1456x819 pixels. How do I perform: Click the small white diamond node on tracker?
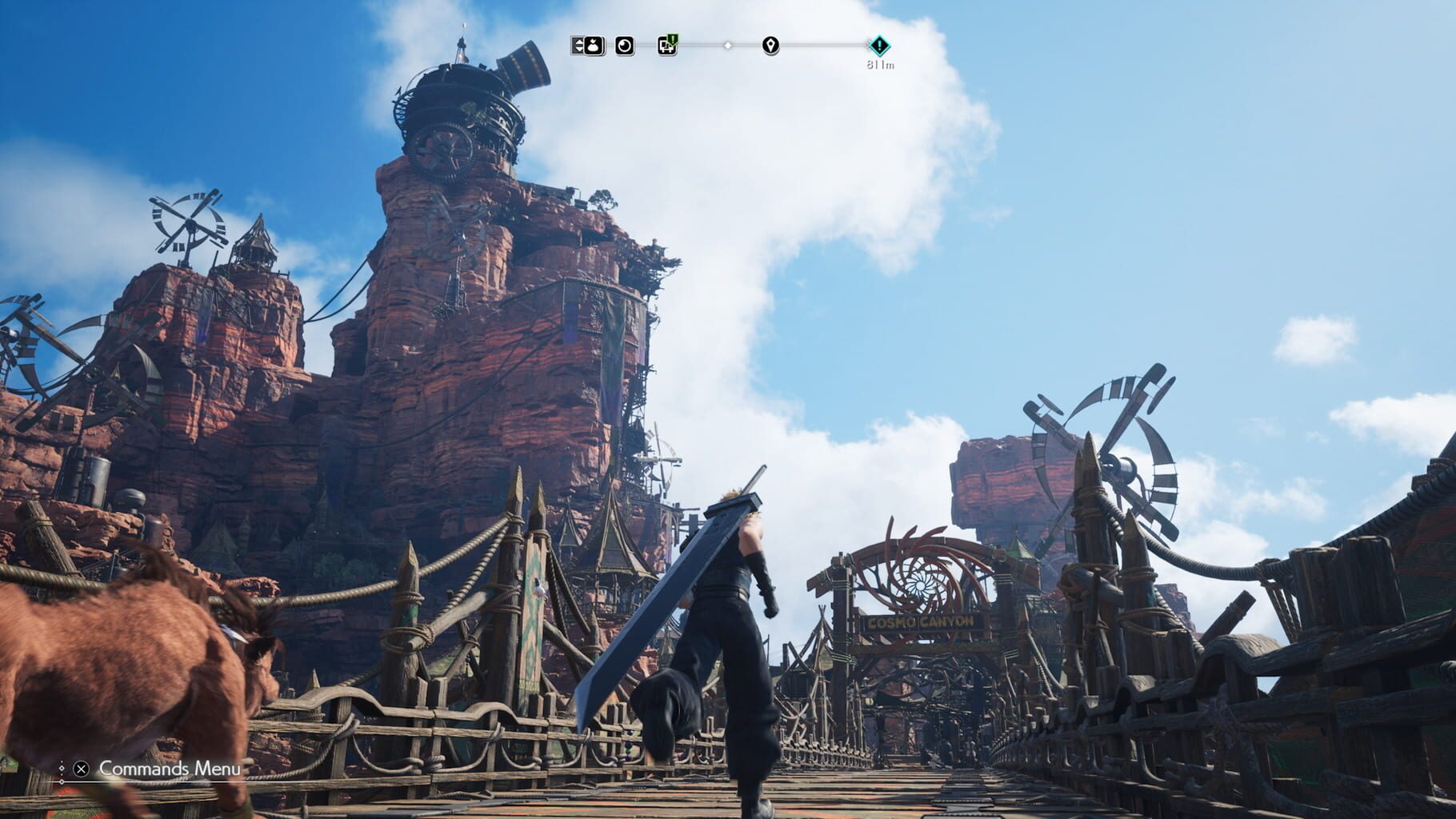point(728,46)
